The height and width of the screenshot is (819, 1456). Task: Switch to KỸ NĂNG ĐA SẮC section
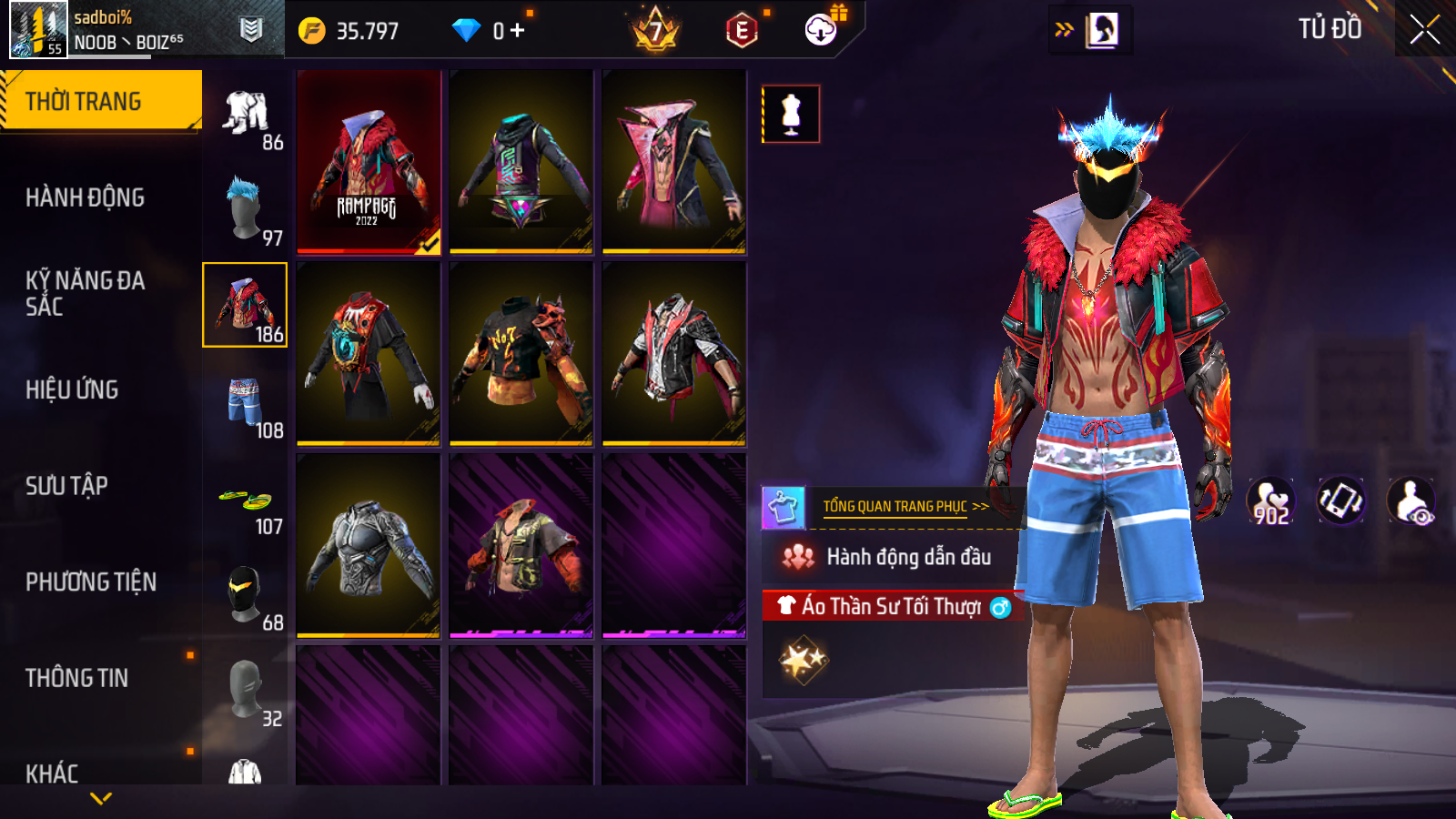(x=85, y=293)
